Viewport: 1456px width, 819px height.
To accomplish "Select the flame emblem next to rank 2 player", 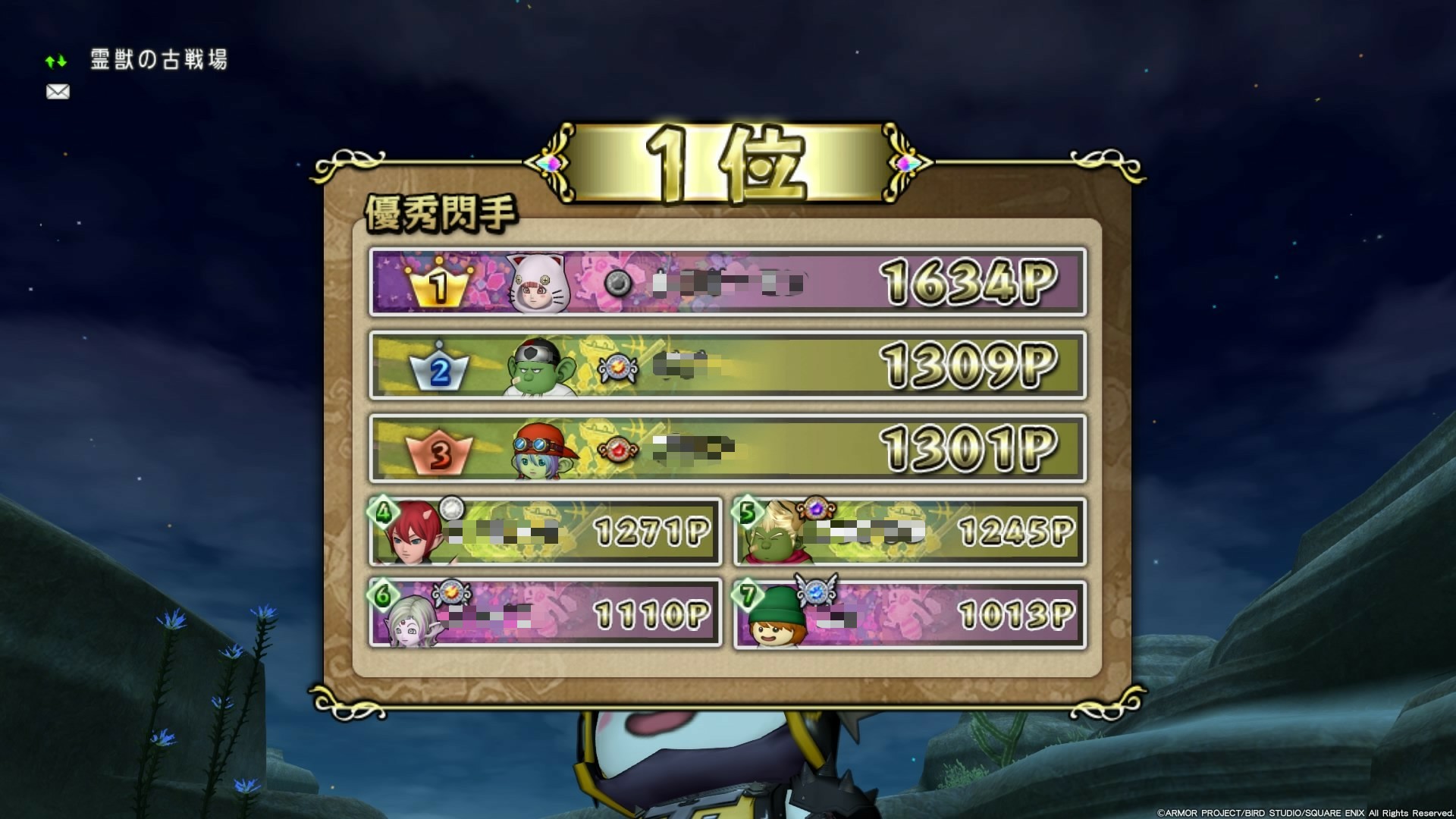I will click(619, 366).
